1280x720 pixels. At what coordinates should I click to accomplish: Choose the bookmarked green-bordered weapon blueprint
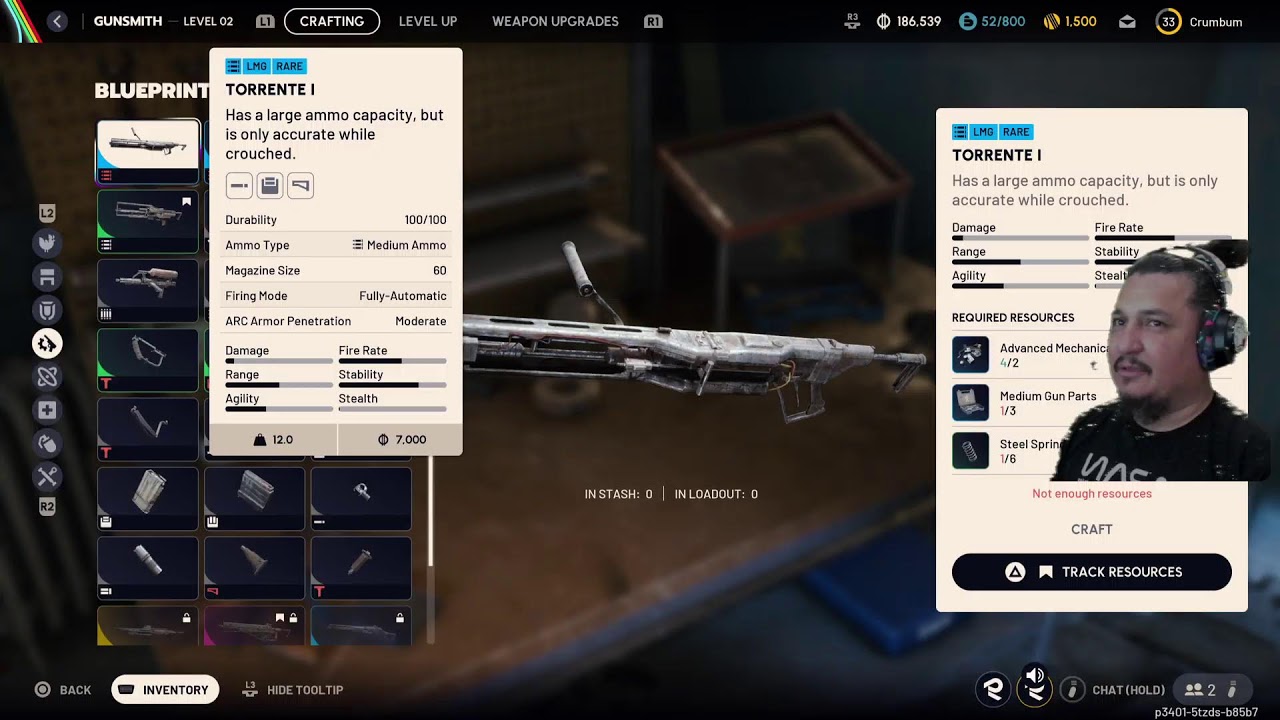coord(148,221)
